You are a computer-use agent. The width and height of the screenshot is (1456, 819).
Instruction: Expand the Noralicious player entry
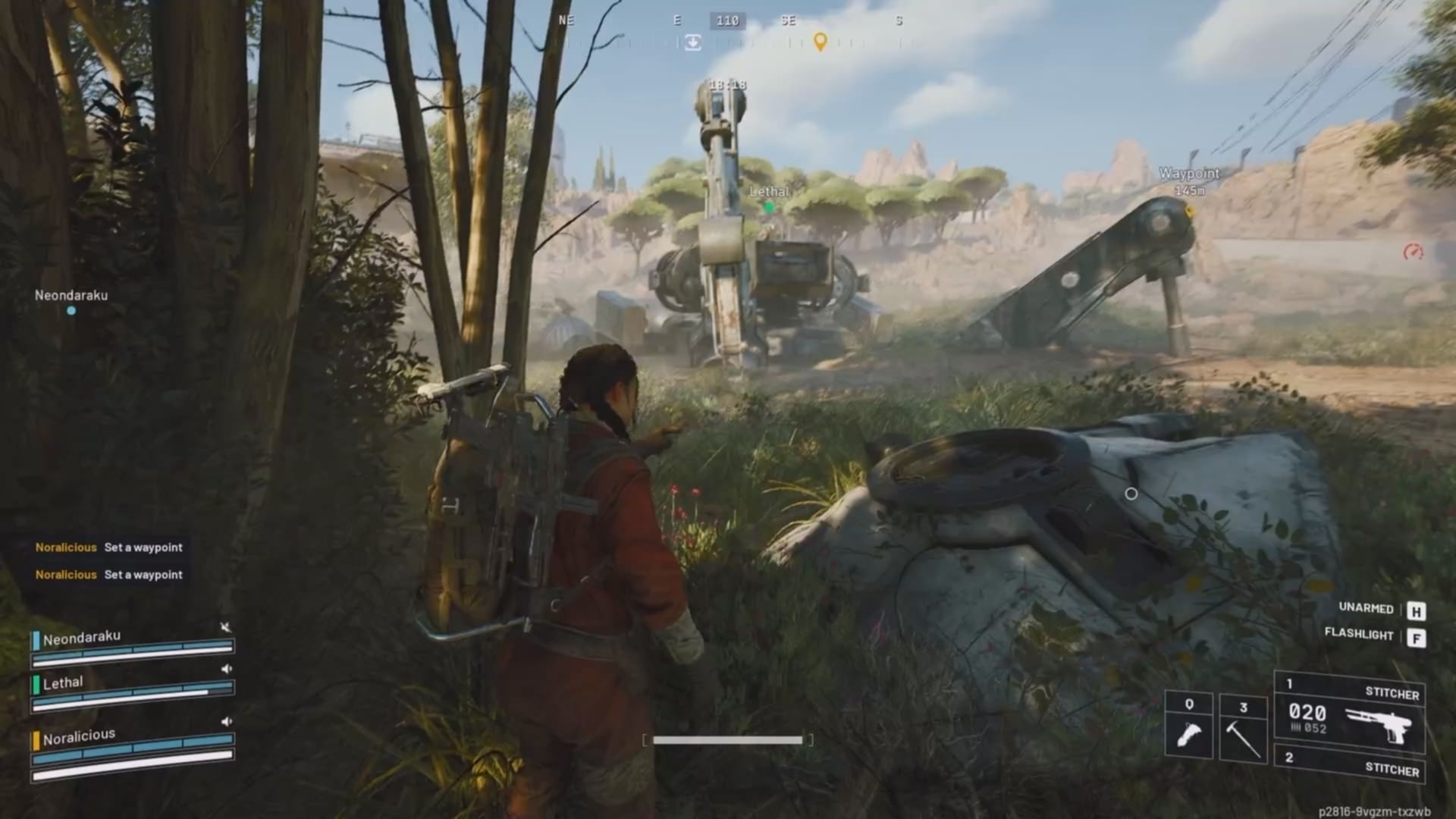pos(80,733)
